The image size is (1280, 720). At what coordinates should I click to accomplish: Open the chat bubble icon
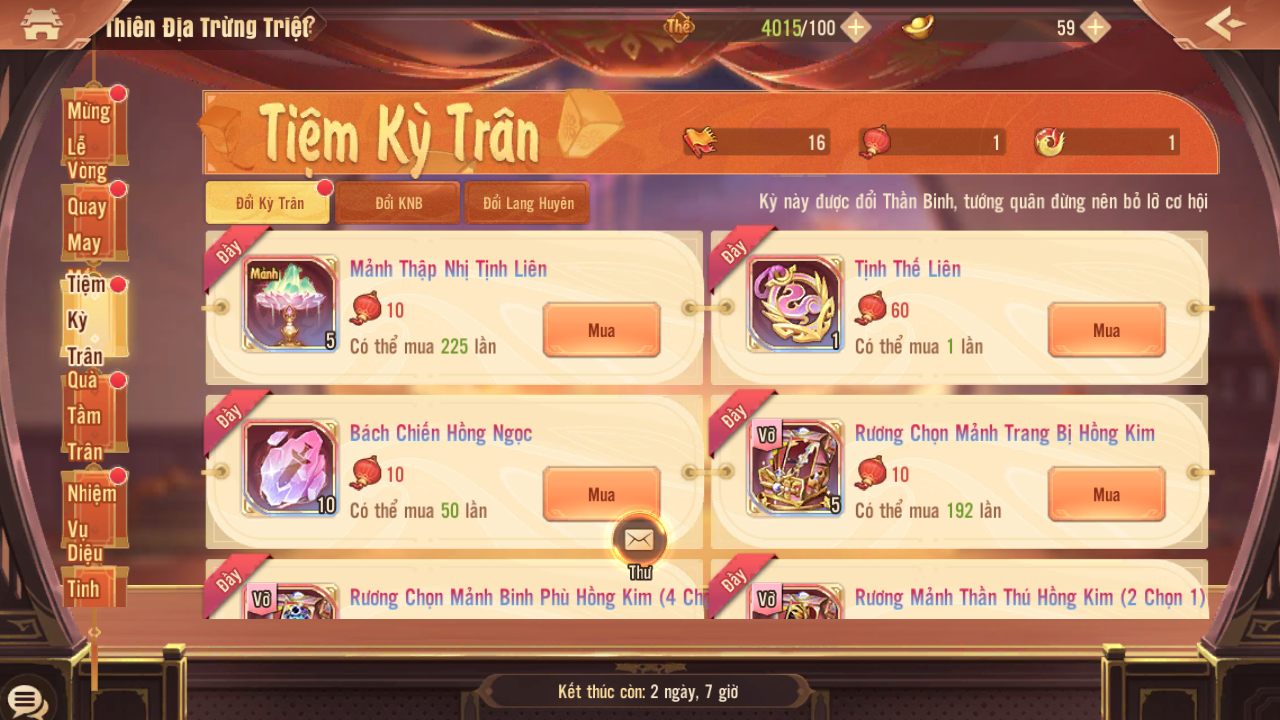coord(25,700)
